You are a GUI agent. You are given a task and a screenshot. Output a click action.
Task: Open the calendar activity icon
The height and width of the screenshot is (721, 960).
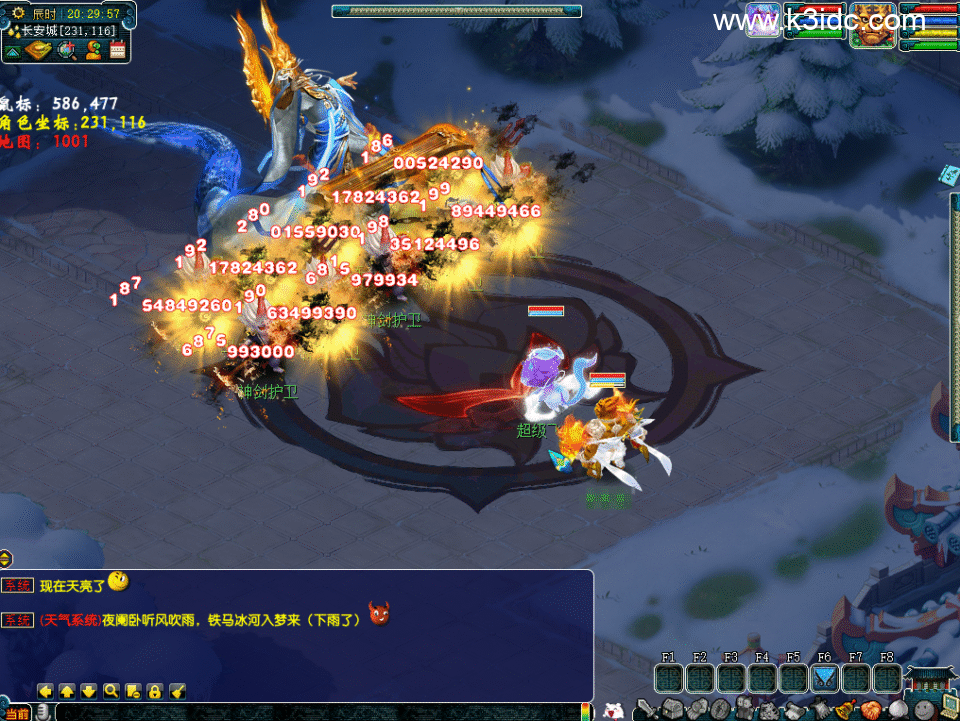118,50
